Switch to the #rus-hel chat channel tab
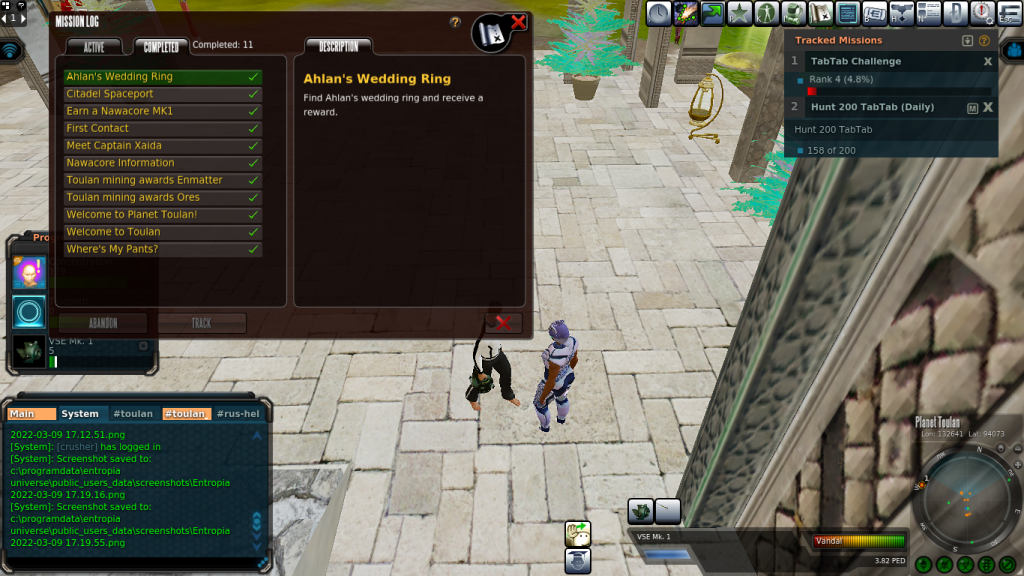 (x=237, y=414)
